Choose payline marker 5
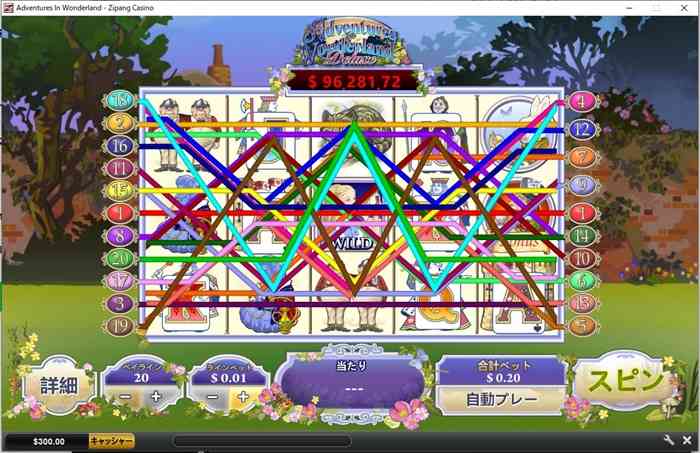Screen dimensions: 700x453 pos(581,325)
